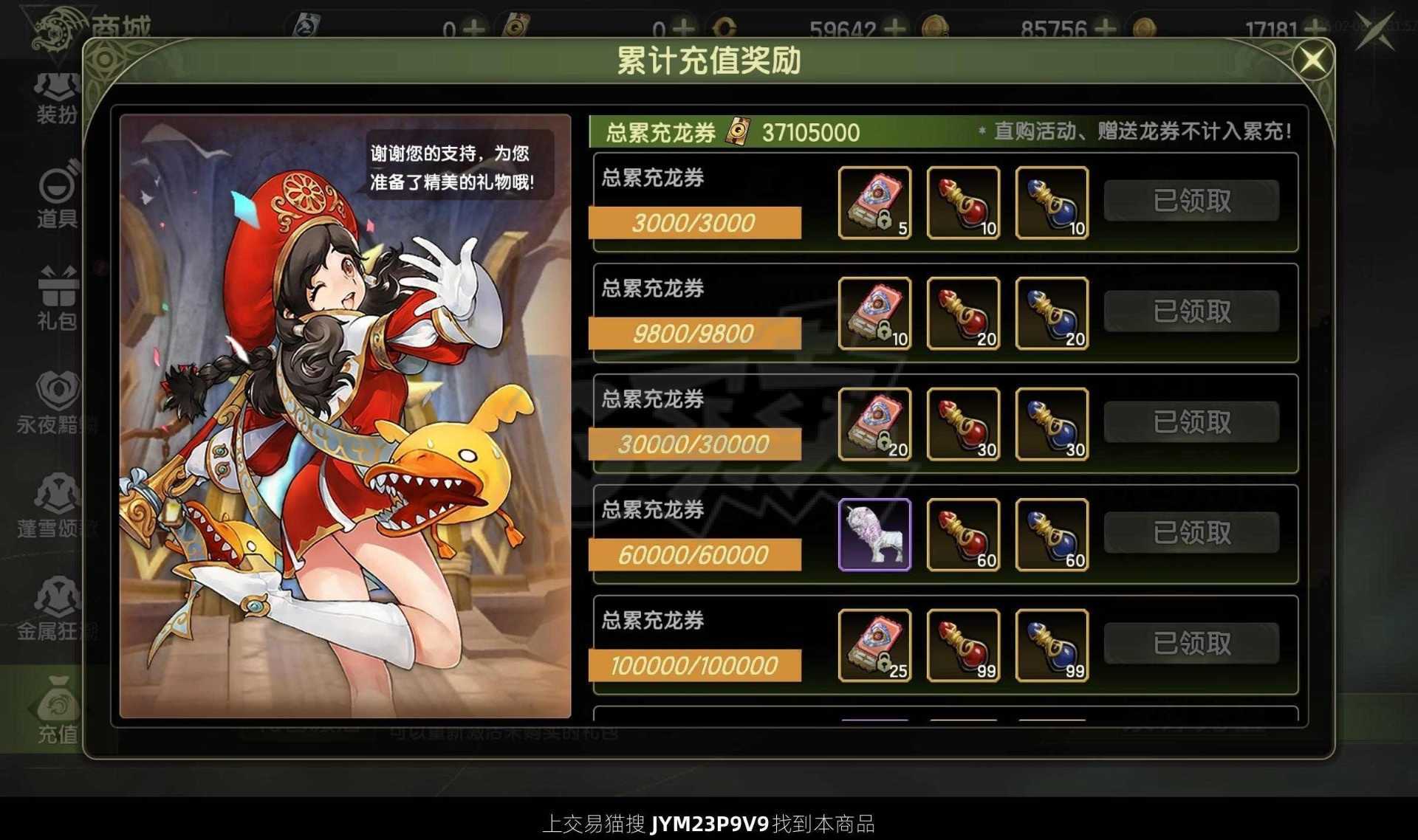Close the 累计充值奖励 window
This screenshot has width=1418, height=840.
[1313, 59]
